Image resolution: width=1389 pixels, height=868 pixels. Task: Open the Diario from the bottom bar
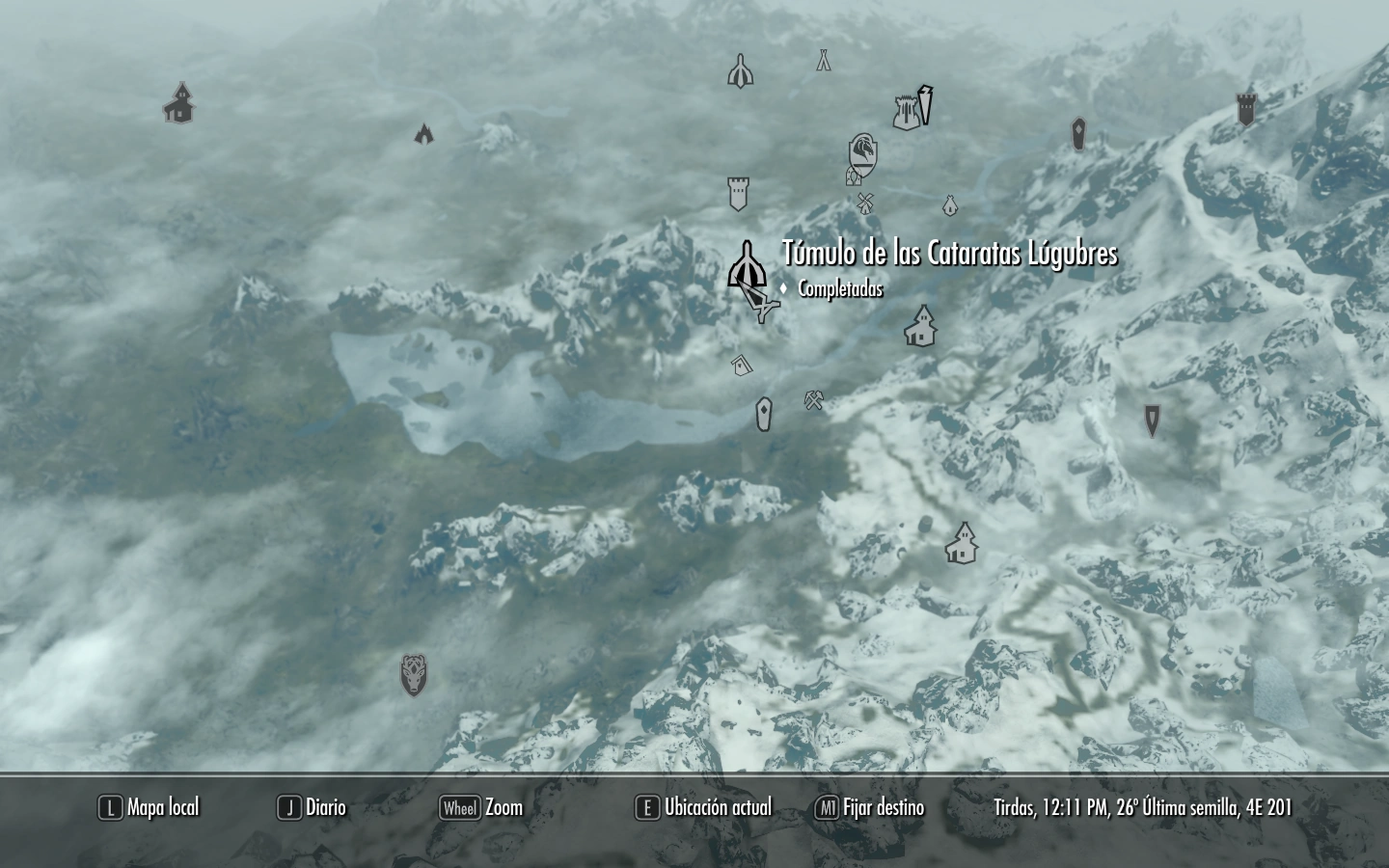pyautogui.click(x=326, y=808)
